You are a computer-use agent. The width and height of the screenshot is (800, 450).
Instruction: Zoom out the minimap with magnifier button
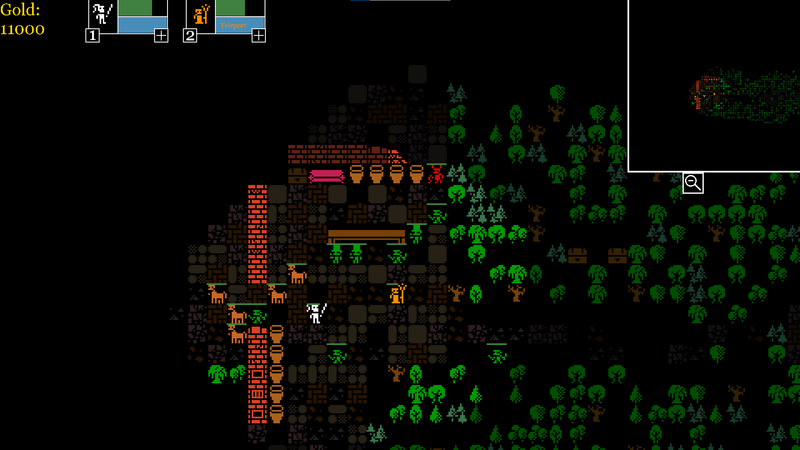tap(692, 182)
